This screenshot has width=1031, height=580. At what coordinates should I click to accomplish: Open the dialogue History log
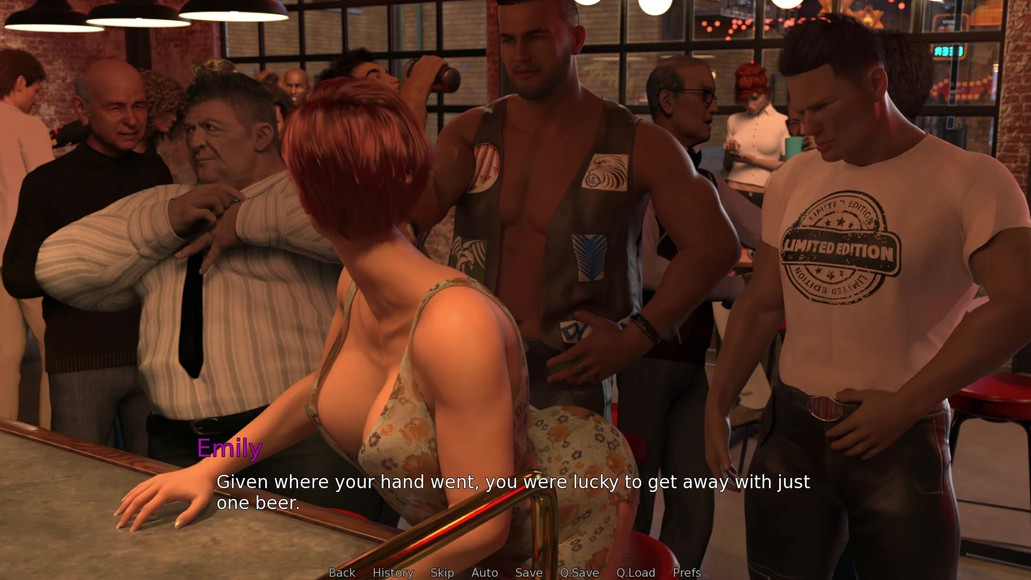[393, 572]
